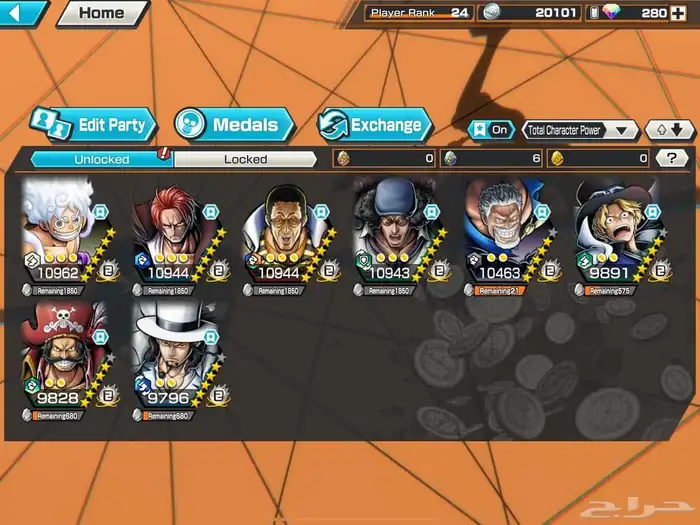Switch to the Unlocked characters tab

101,158
